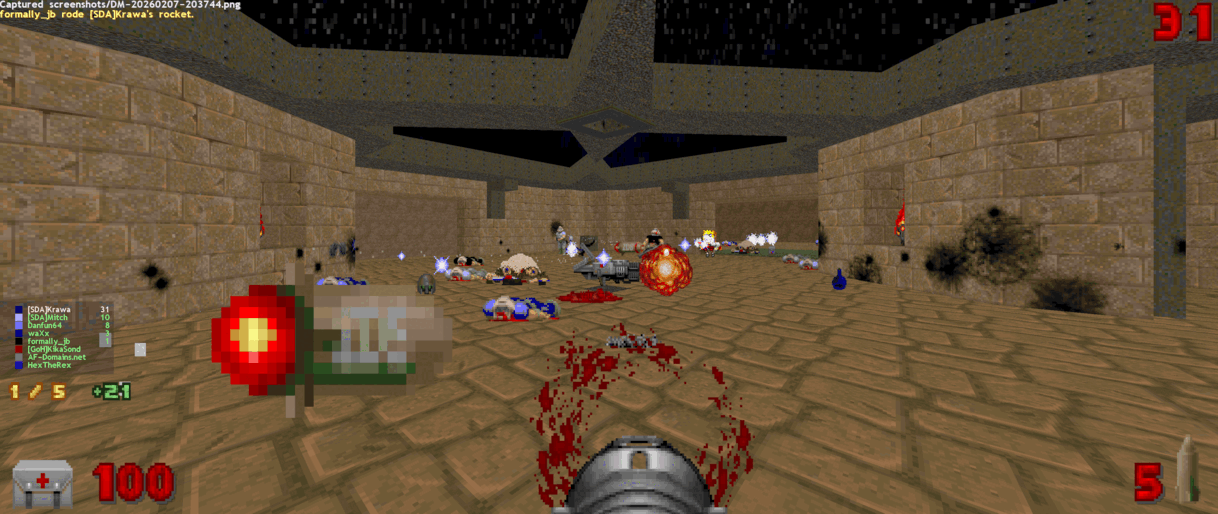This screenshot has height=514, width=1218.
Task: Click Danfun64 on the player list
Action: [x=47, y=326]
